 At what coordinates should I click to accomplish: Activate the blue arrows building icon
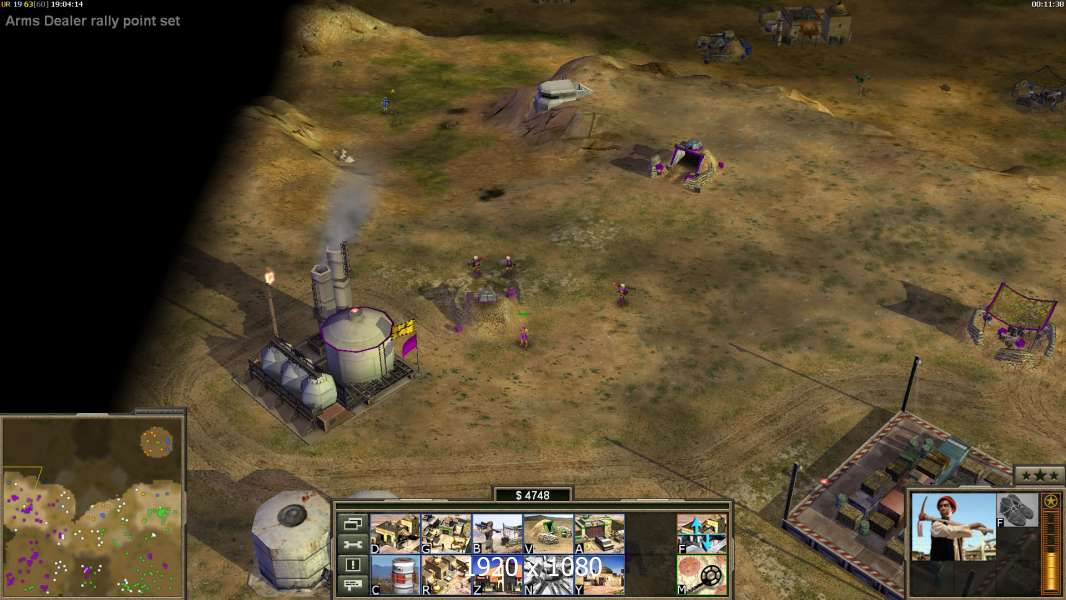(x=702, y=534)
